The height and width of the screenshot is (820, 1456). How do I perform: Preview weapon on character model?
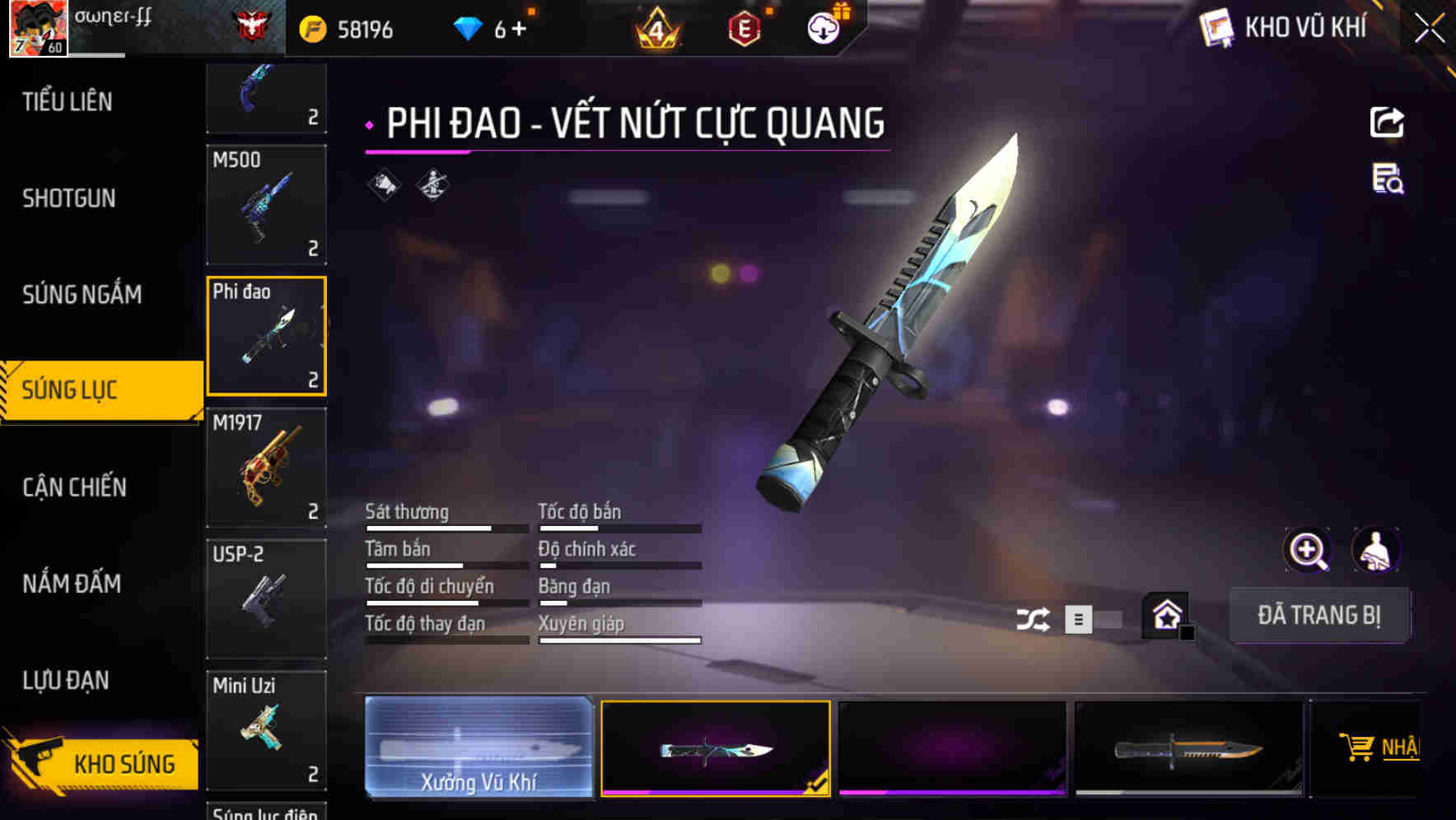pos(1377,550)
